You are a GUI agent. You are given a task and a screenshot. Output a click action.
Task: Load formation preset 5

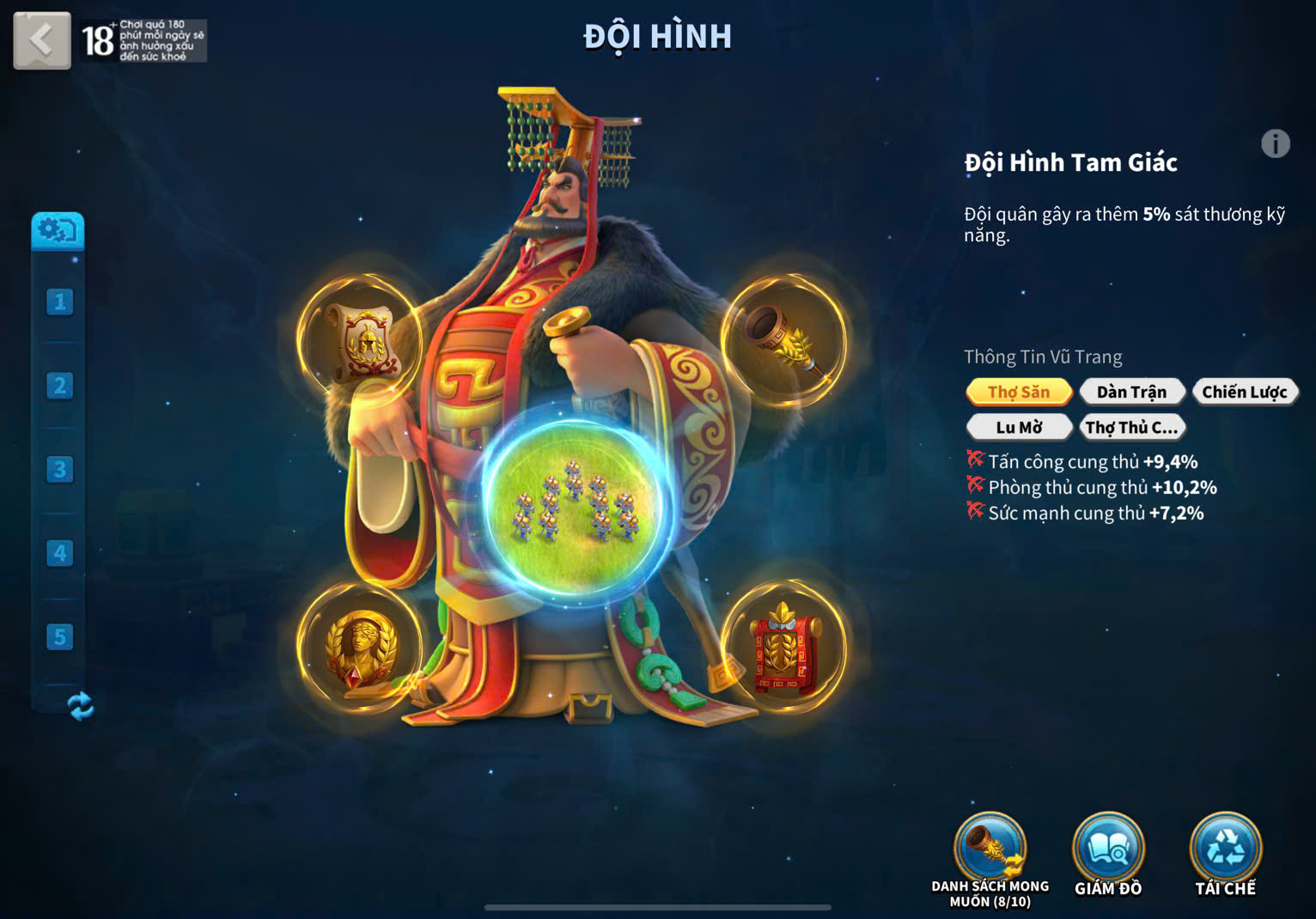tap(59, 636)
